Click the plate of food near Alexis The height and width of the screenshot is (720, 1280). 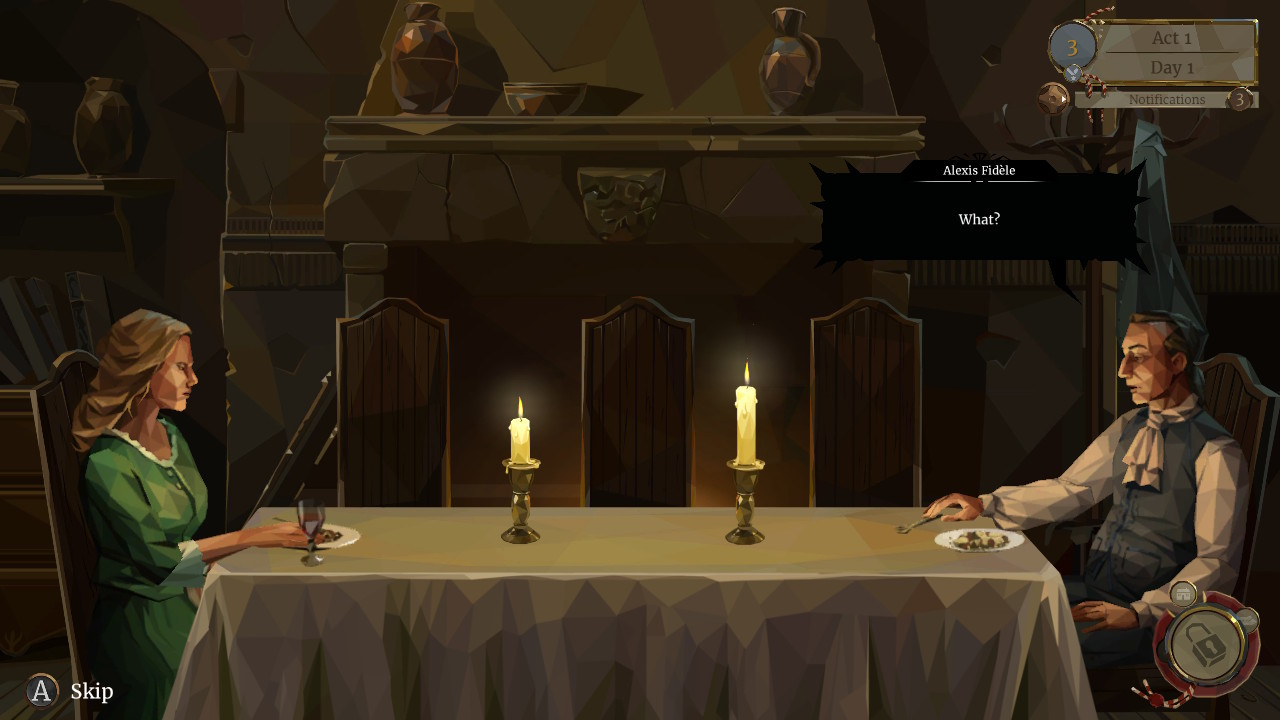978,538
